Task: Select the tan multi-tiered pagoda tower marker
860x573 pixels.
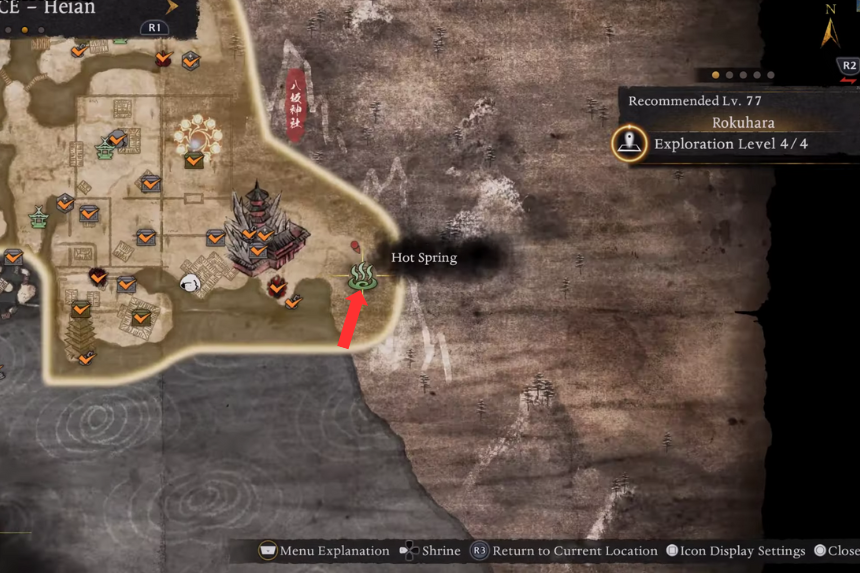Action: pos(81,331)
